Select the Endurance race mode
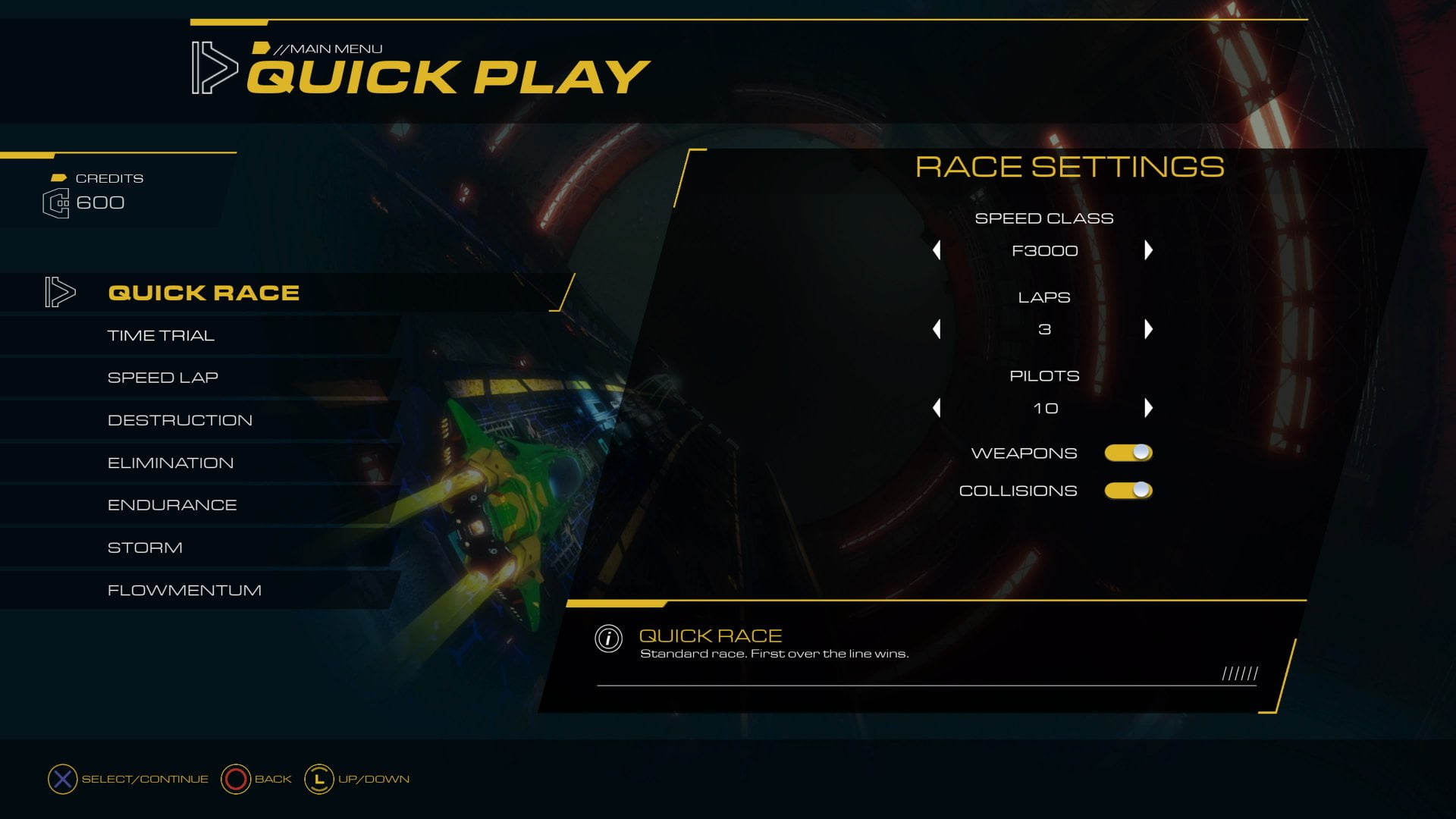The height and width of the screenshot is (819, 1456). 172,504
